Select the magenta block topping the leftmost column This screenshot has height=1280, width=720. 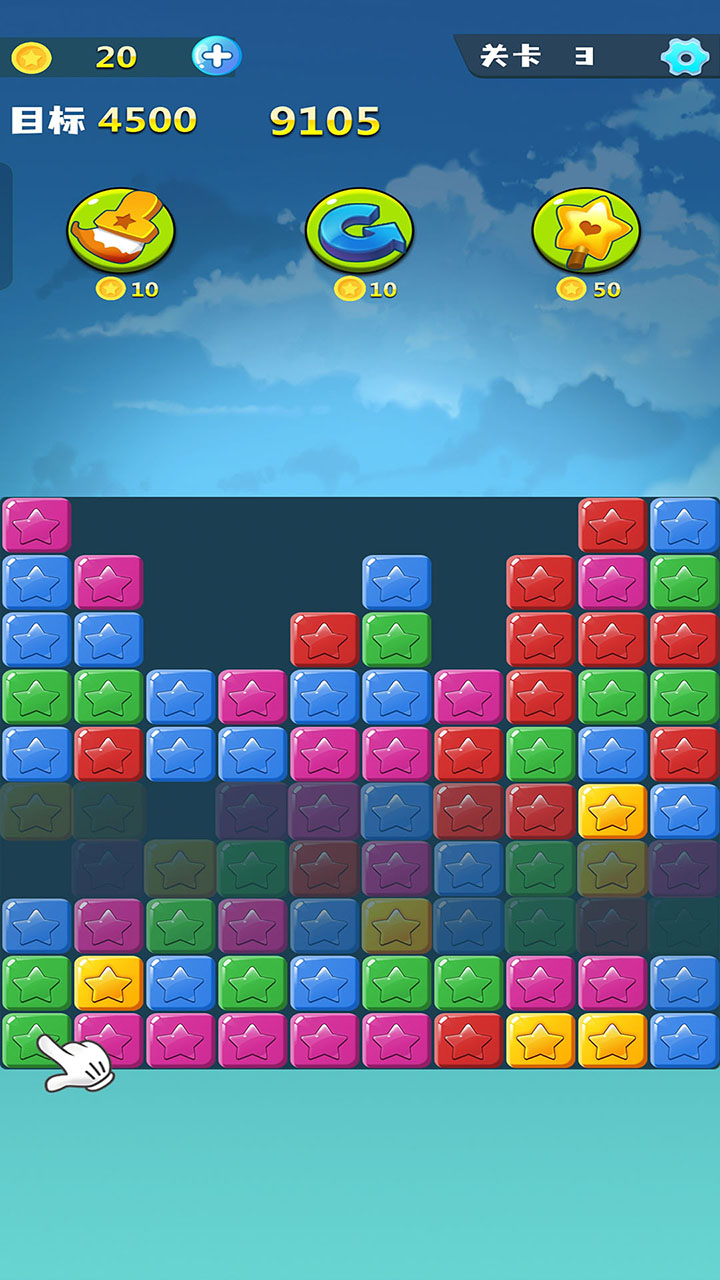37,525
